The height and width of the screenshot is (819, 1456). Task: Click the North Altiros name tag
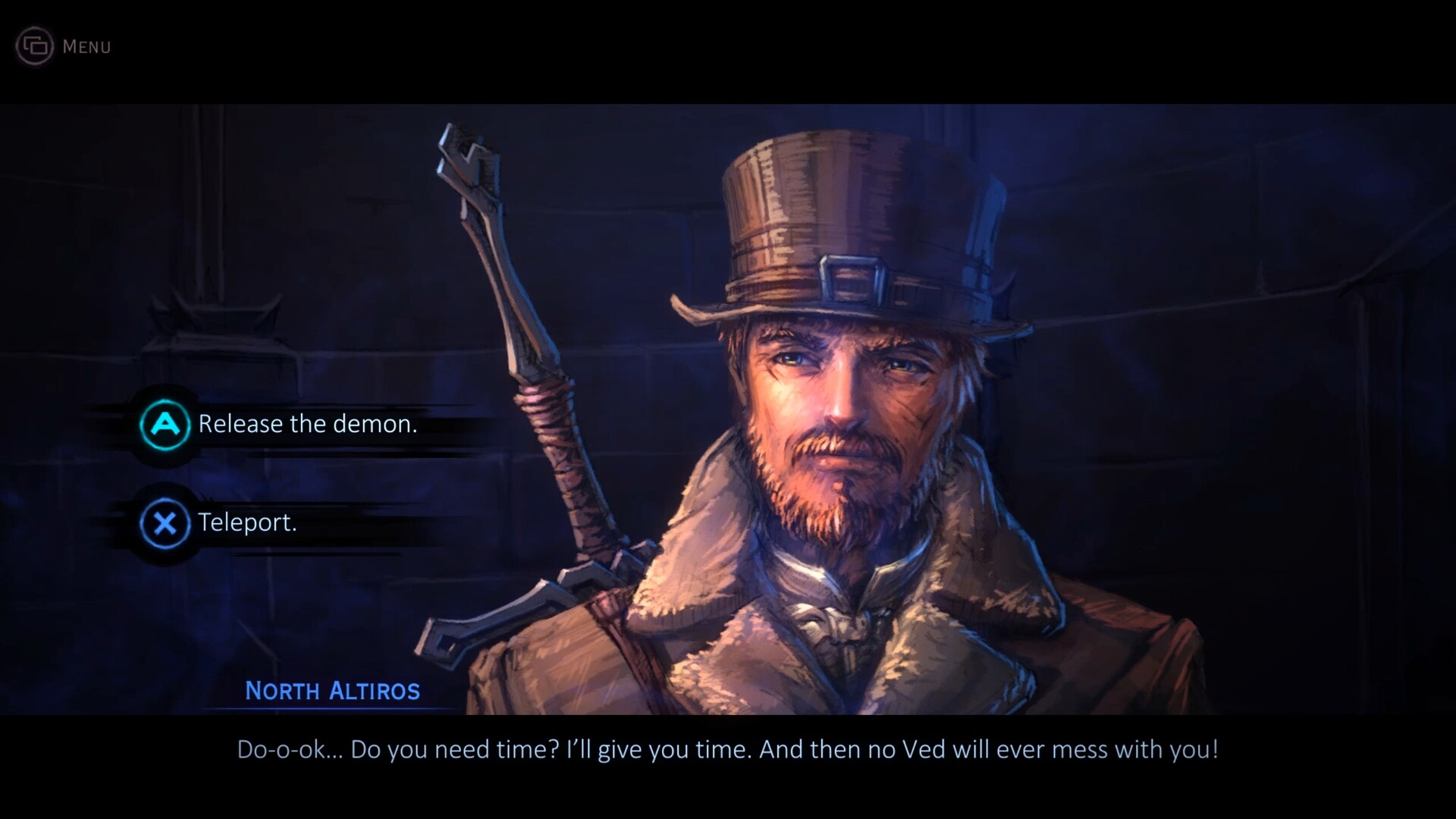click(x=332, y=690)
